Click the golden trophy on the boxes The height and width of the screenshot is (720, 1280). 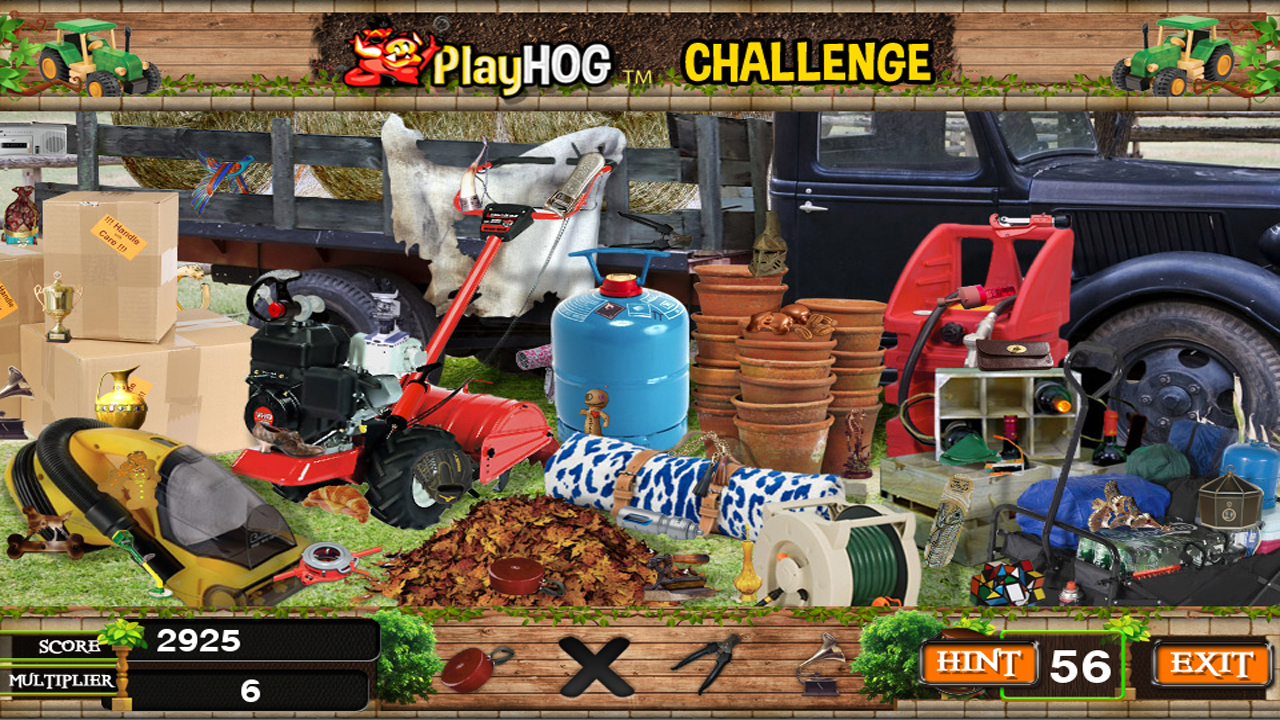point(58,305)
